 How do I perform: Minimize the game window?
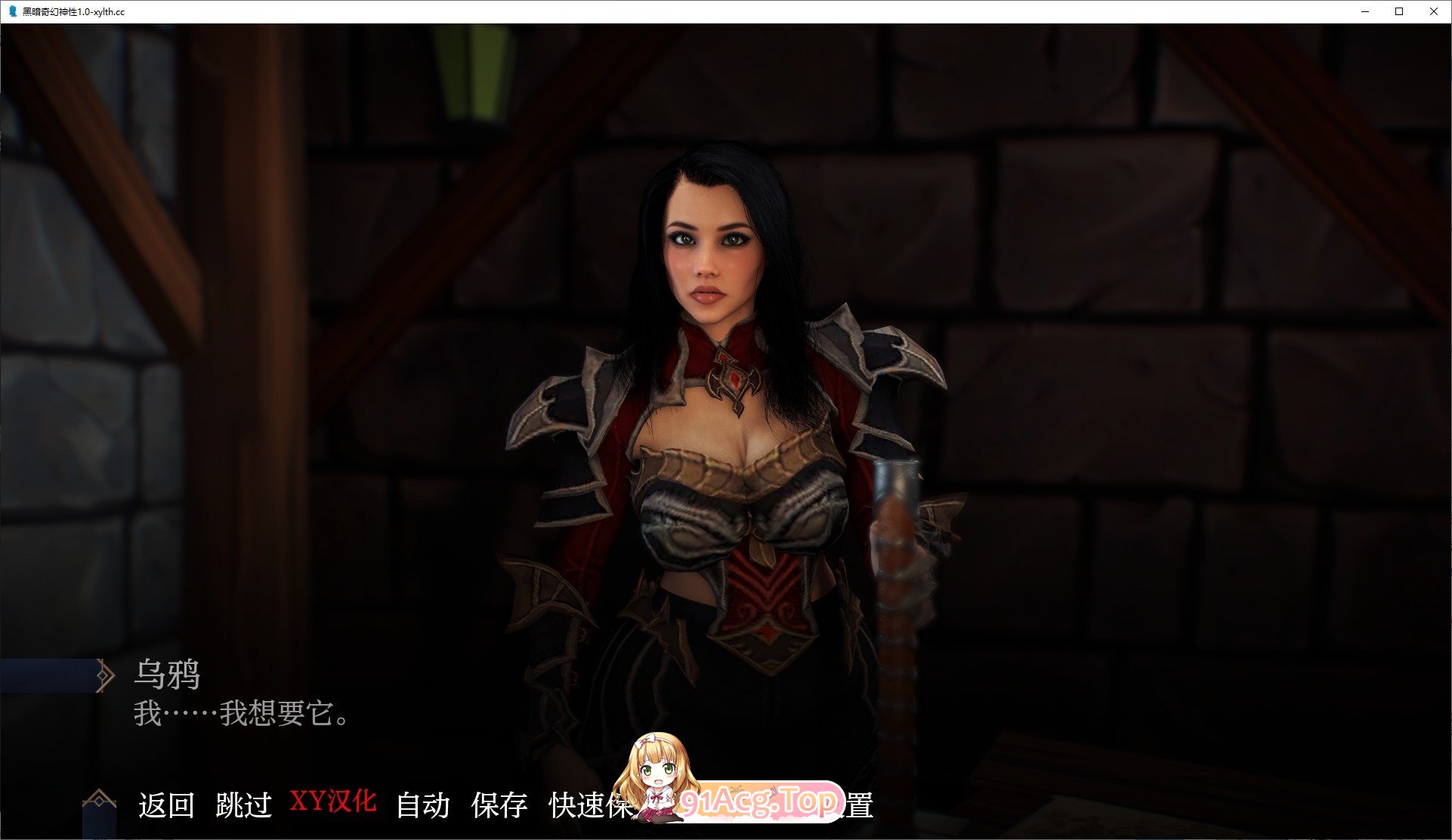coord(1364,11)
